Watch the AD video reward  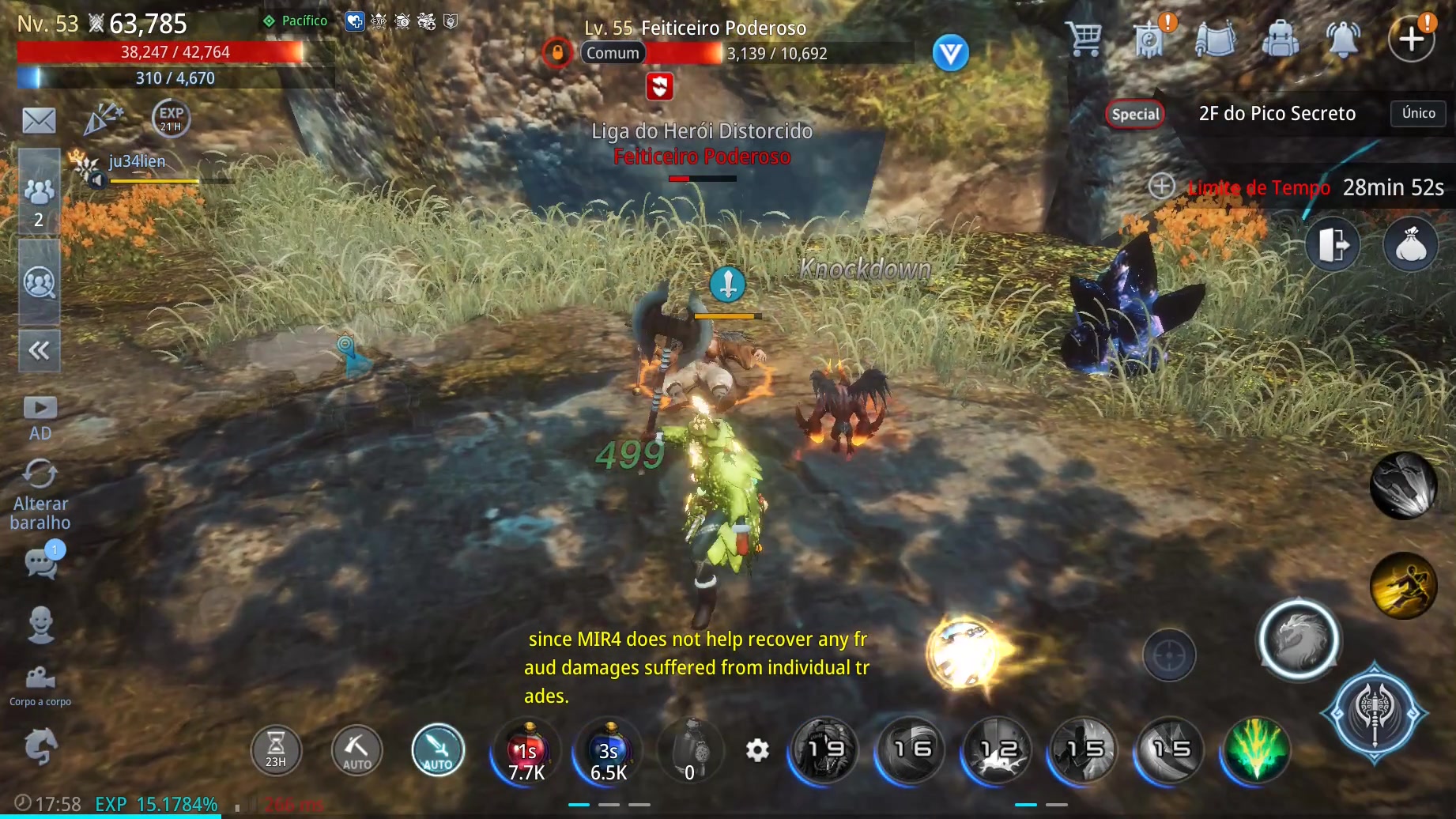pyautogui.click(x=40, y=418)
